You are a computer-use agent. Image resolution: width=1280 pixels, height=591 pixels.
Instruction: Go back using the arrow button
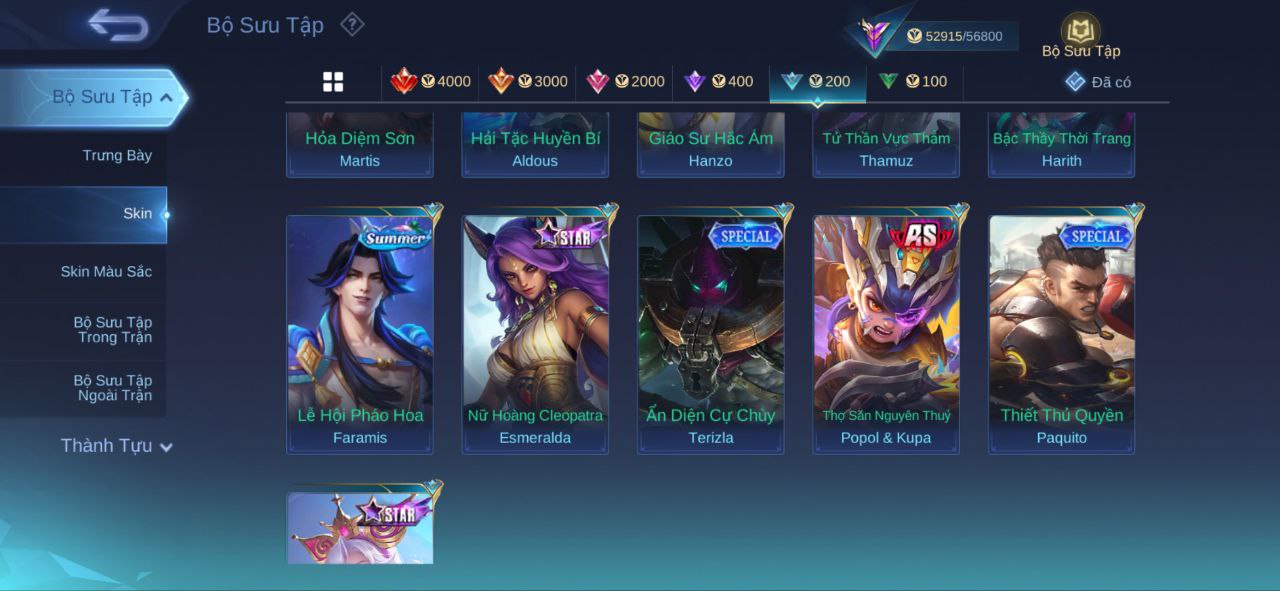pyautogui.click(x=117, y=24)
